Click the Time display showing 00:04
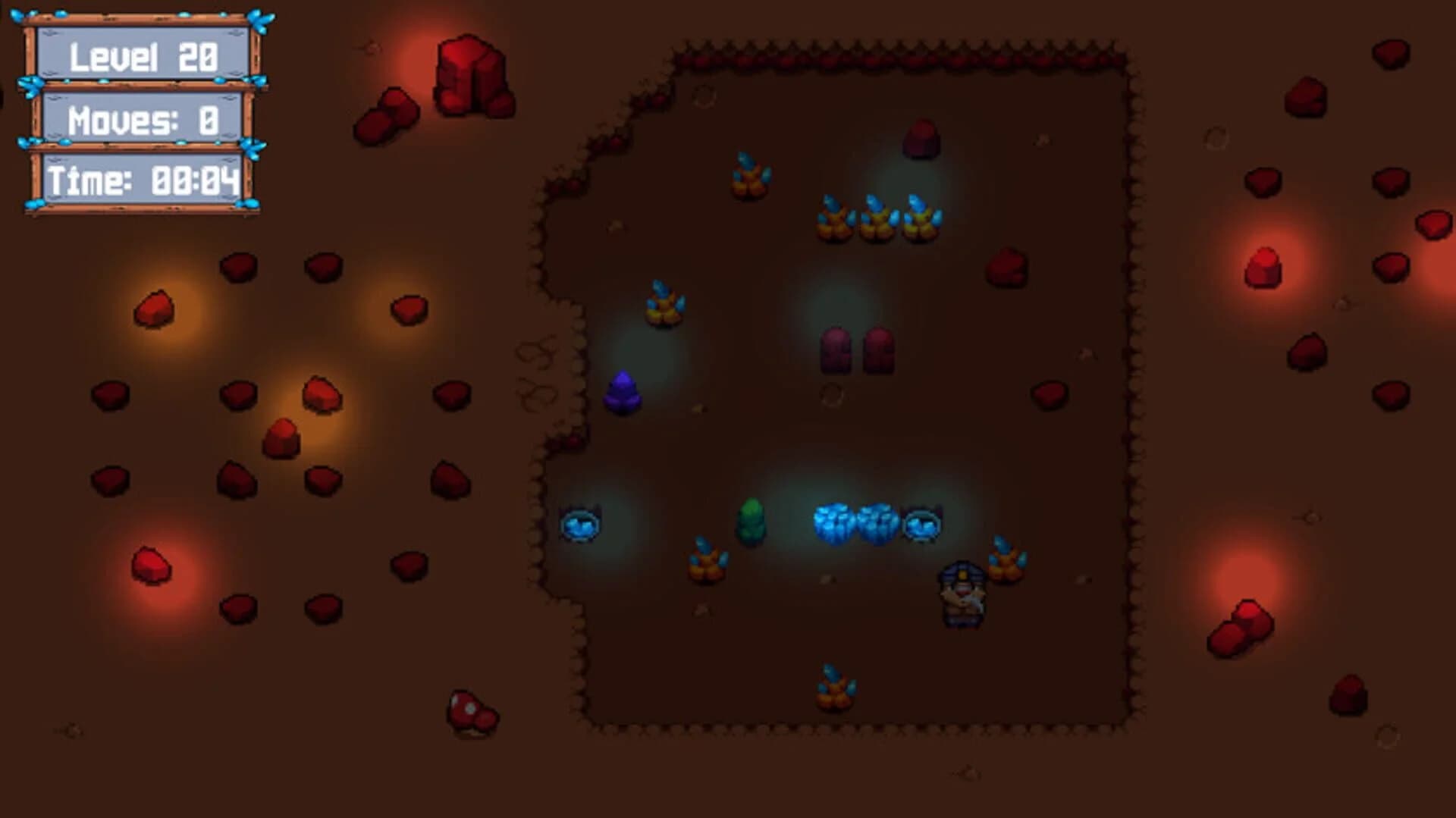Viewport: 1456px width, 818px height. click(144, 178)
